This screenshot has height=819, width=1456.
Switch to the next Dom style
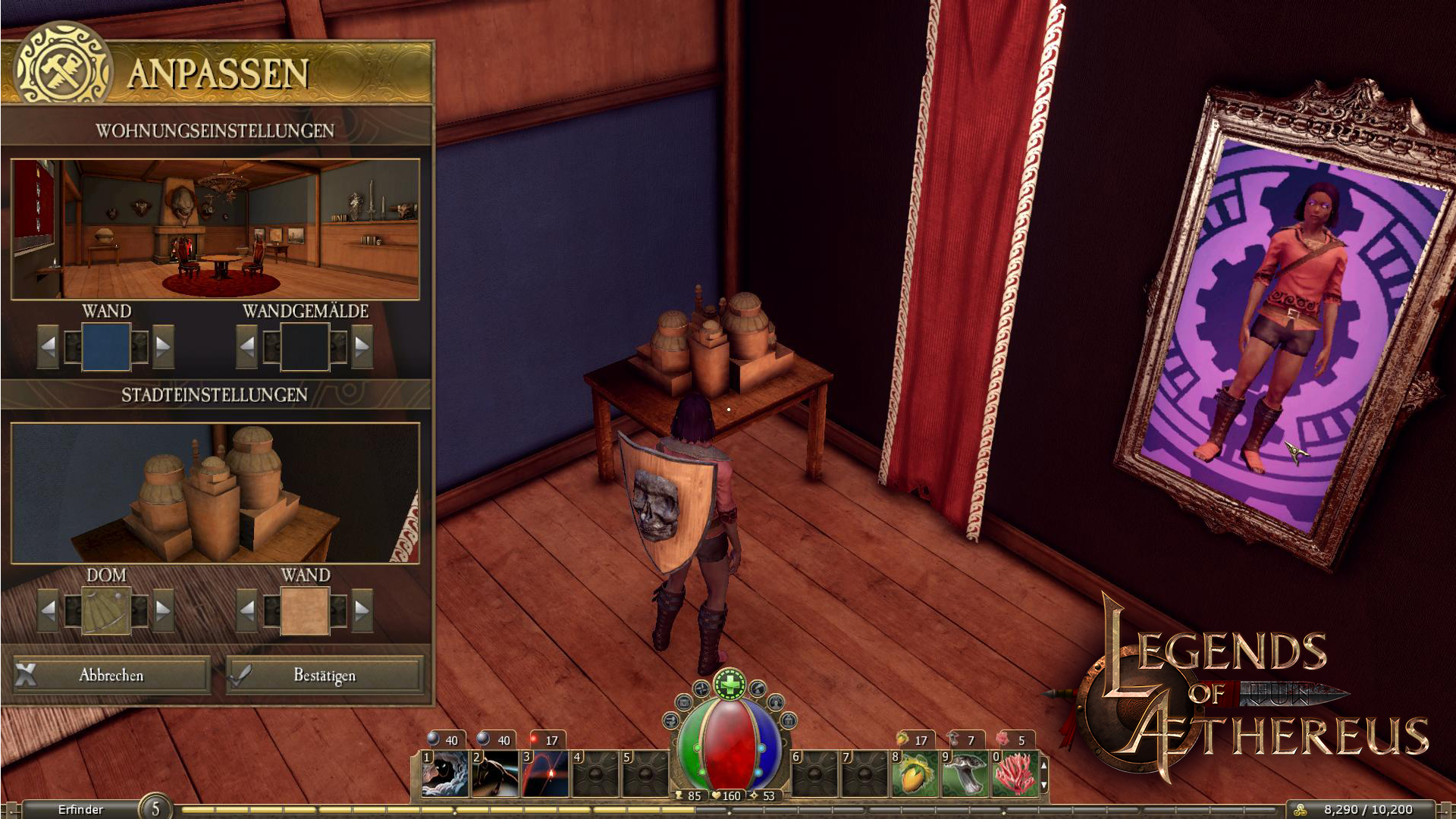click(x=163, y=610)
